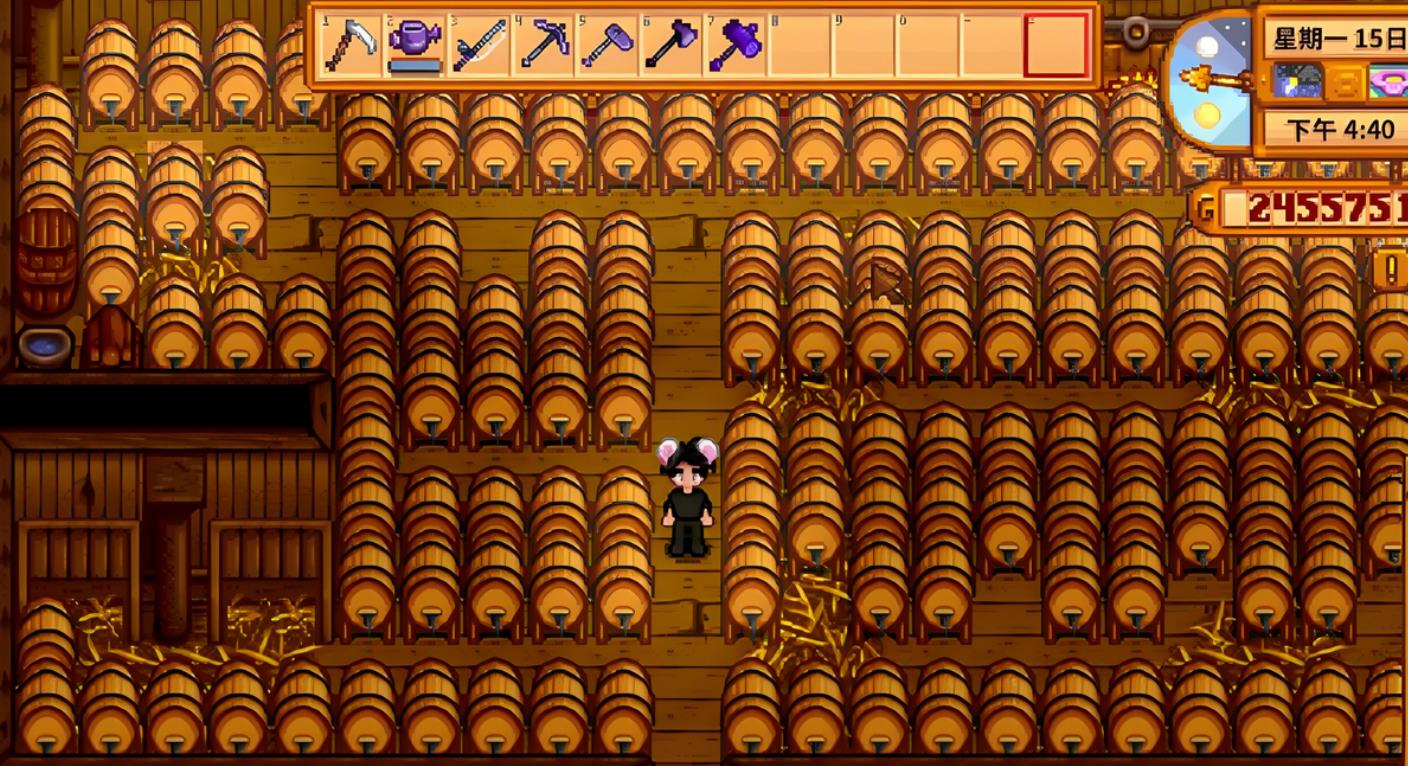Switch to the pickaxe slot
The height and width of the screenshot is (766, 1408).
(x=543, y=45)
